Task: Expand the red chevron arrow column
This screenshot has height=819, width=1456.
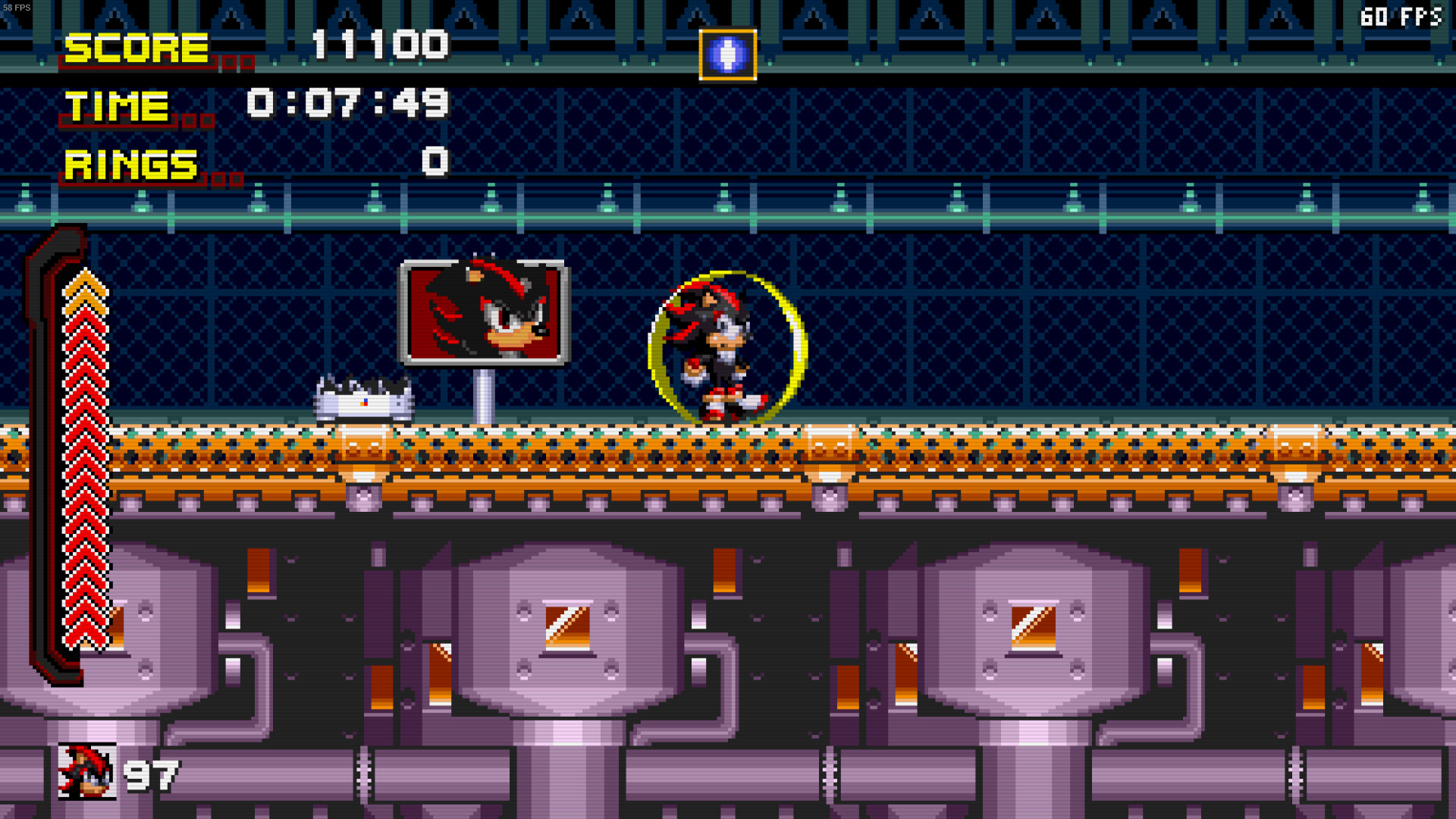Action: 83,455
